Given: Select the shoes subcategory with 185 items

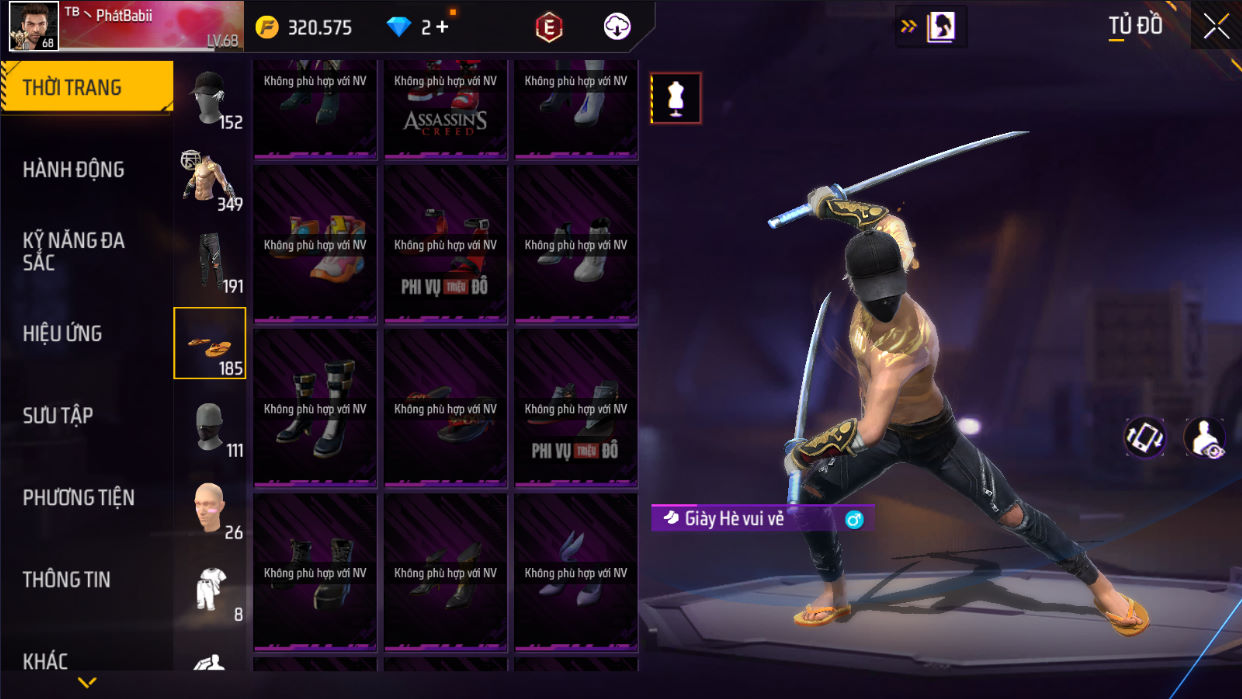Looking at the screenshot, I should [x=210, y=343].
